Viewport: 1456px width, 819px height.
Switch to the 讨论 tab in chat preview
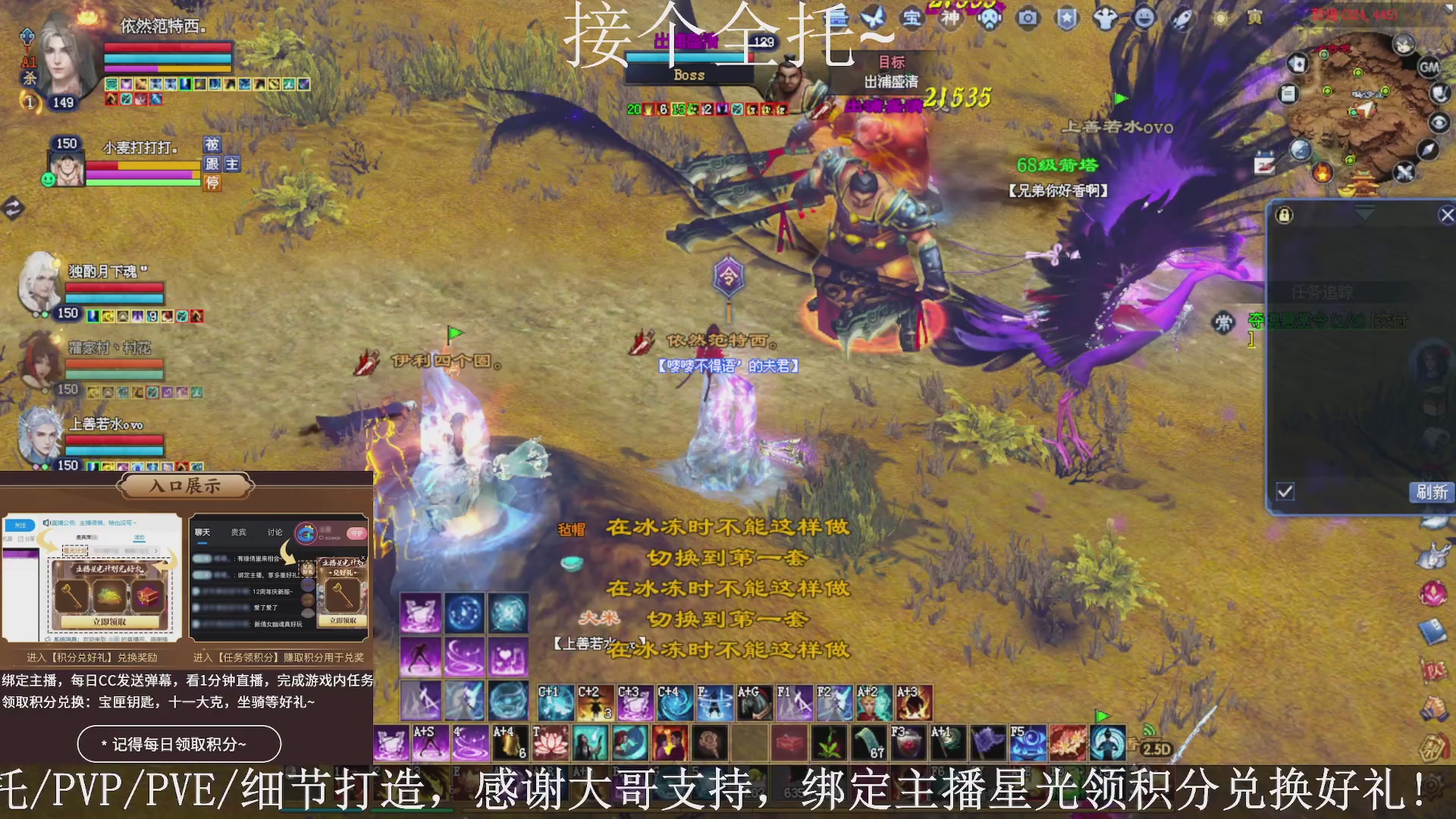pyautogui.click(x=275, y=532)
